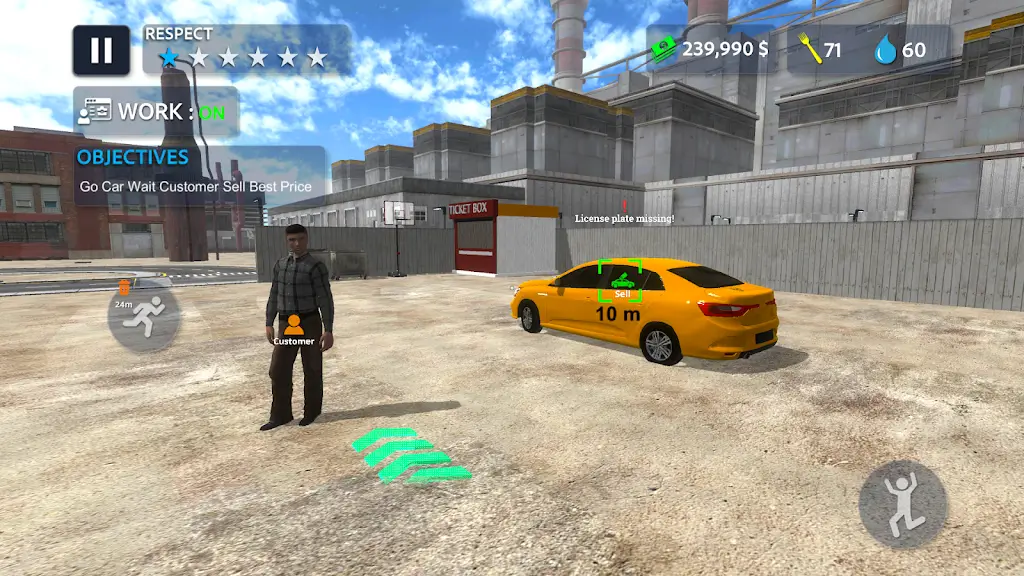The image size is (1024, 576).
Task: Activate the jump button with leaping figure
Action: (902, 505)
